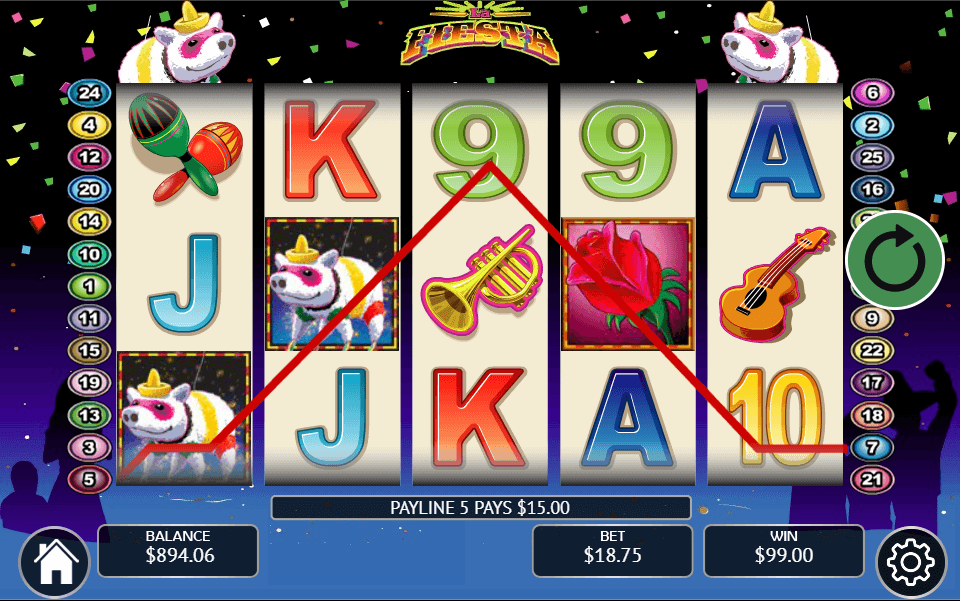Viewport: 961px width, 601px height.
Task: Show payline 13
Action: [89, 415]
